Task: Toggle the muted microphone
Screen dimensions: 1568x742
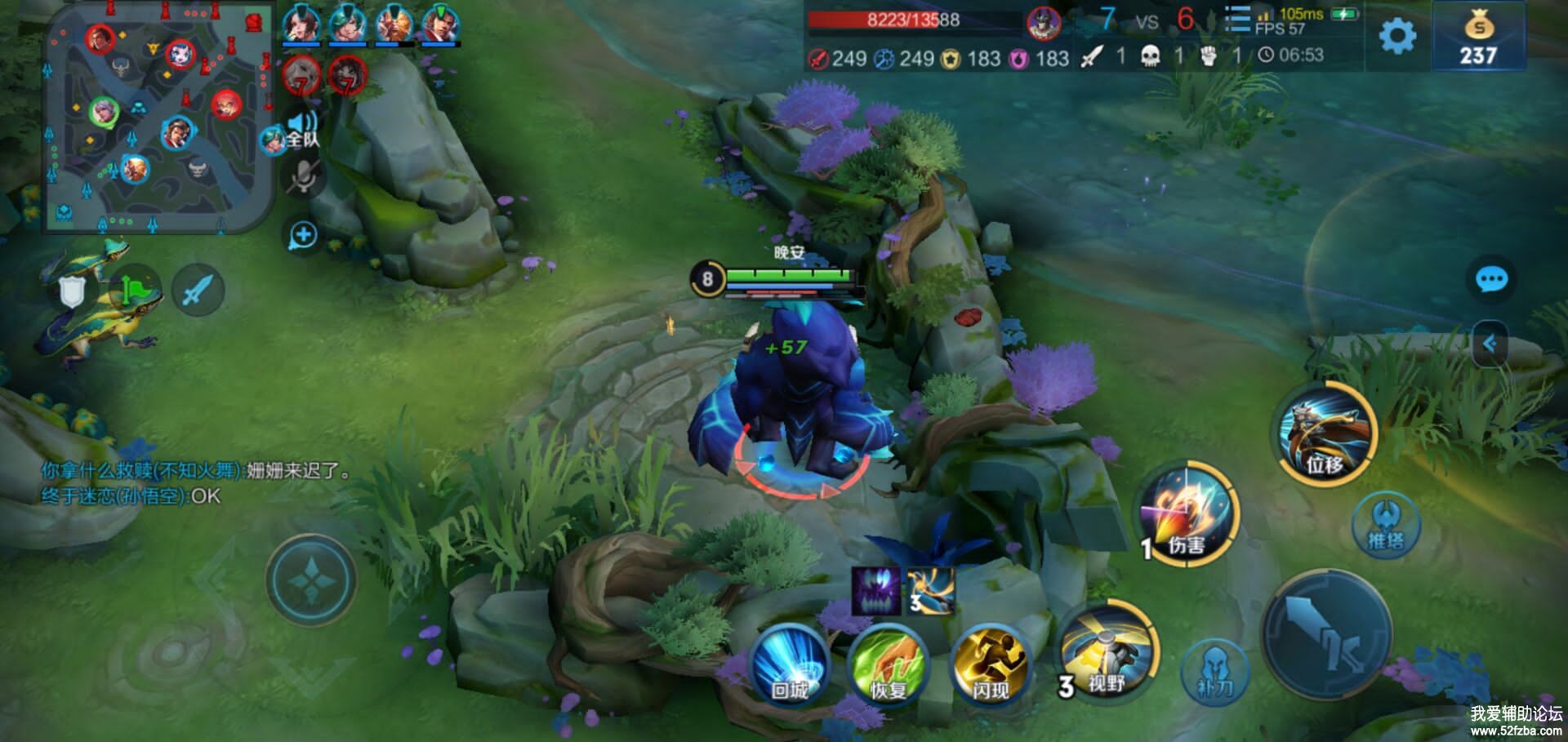Action: pyautogui.click(x=304, y=177)
